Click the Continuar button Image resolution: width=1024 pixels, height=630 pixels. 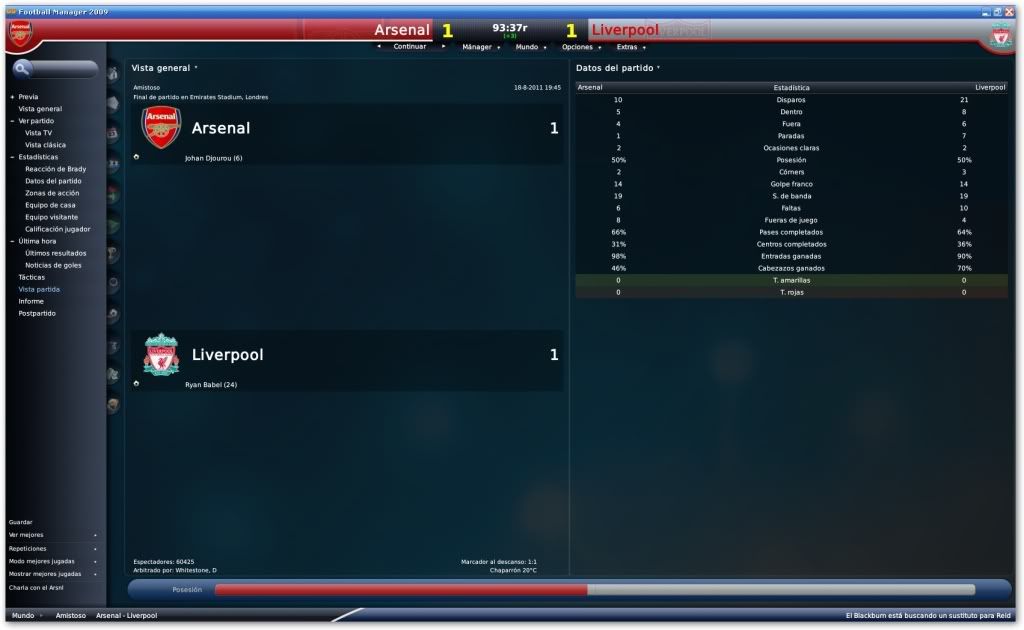(x=410, y=47)
